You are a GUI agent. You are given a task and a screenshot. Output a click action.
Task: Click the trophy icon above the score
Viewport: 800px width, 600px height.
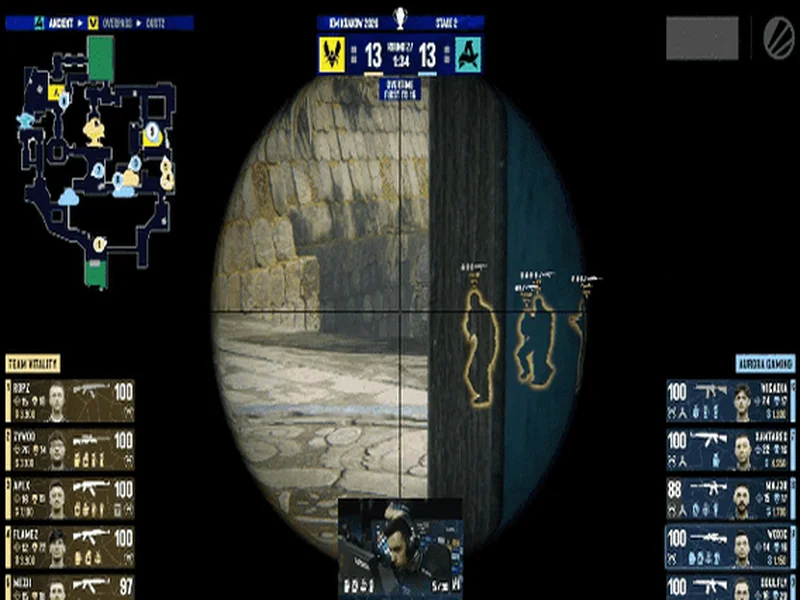pyautogui.click(x=400, y=17)
